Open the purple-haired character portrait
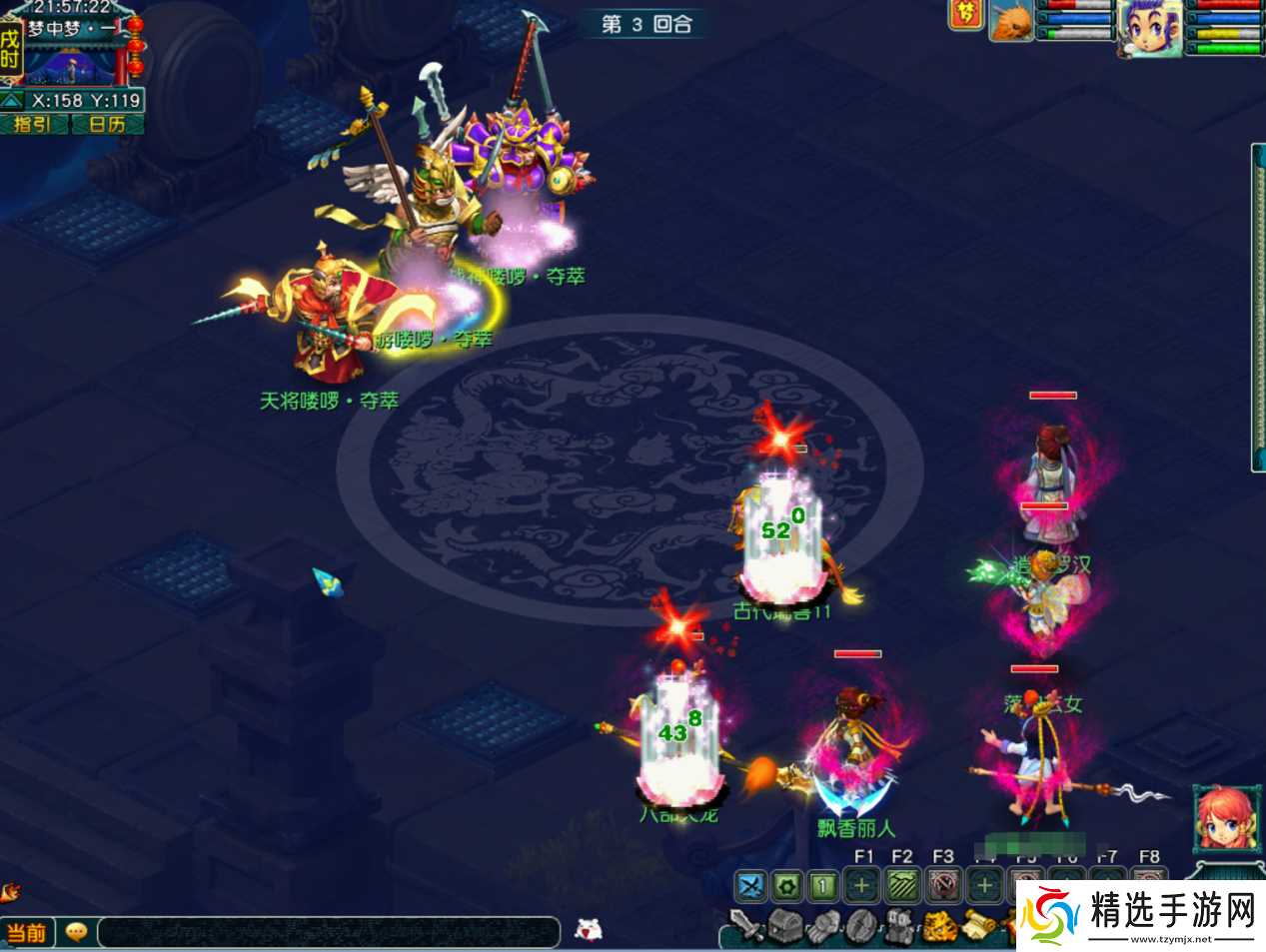The height and width of the screenshot is (952, 1266). 1149,27
